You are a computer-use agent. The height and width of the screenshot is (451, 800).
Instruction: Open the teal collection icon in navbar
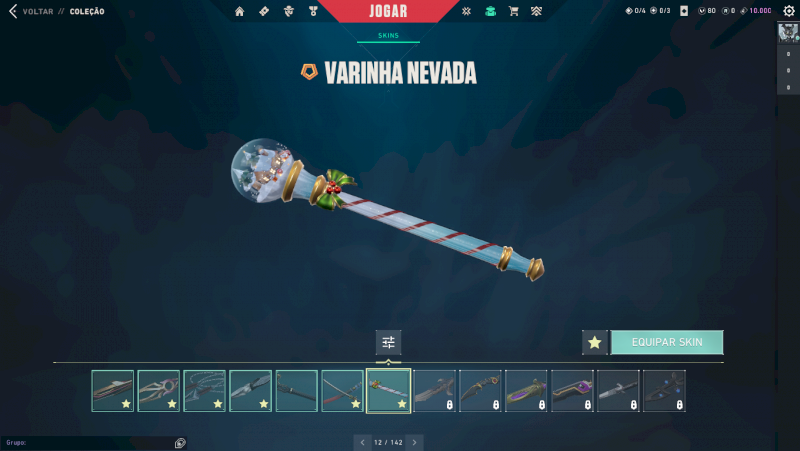click(490, 12)
